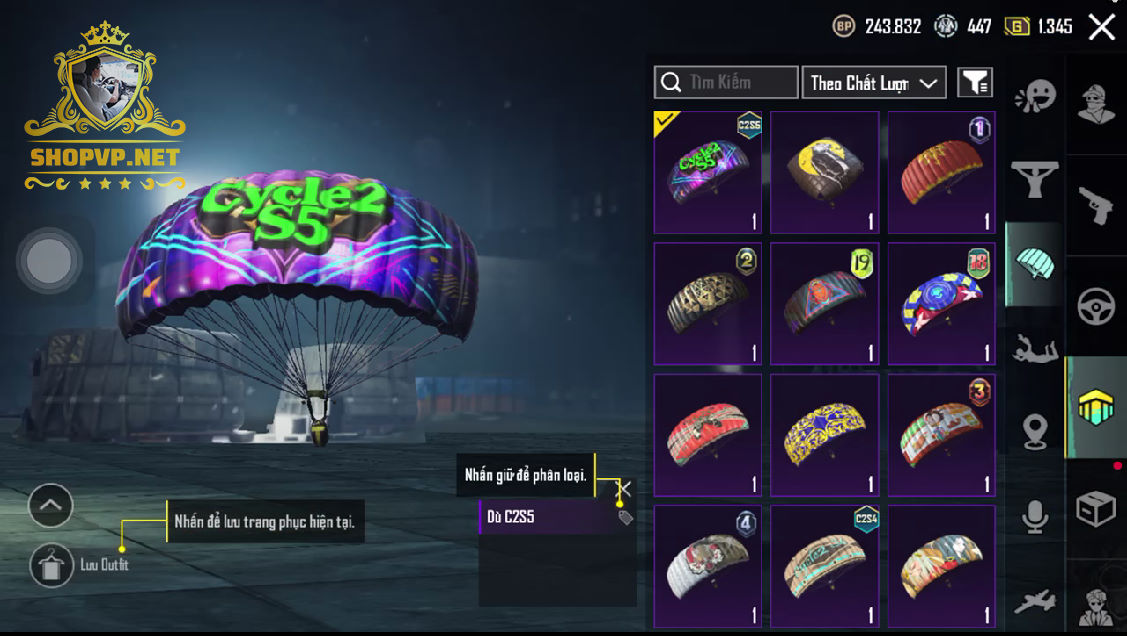Open the Theo Chất Lượng sort dropdown
The height and width of the screenshot is (636, 1127).
874,83
